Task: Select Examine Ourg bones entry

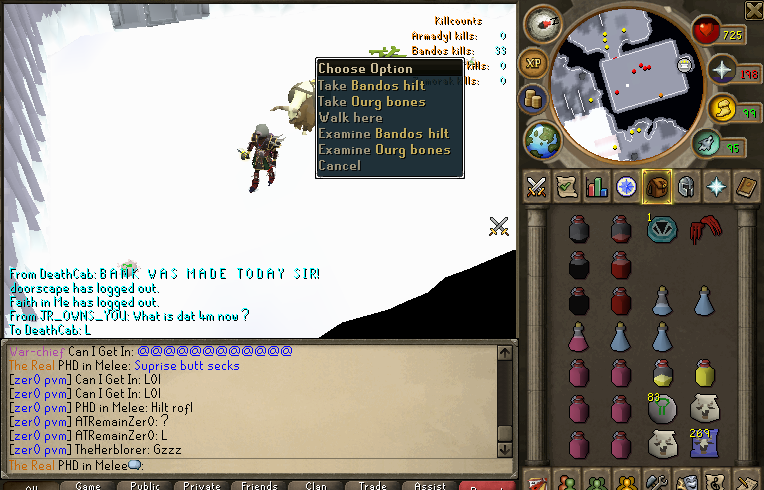Action: click(x=384, y=150)
